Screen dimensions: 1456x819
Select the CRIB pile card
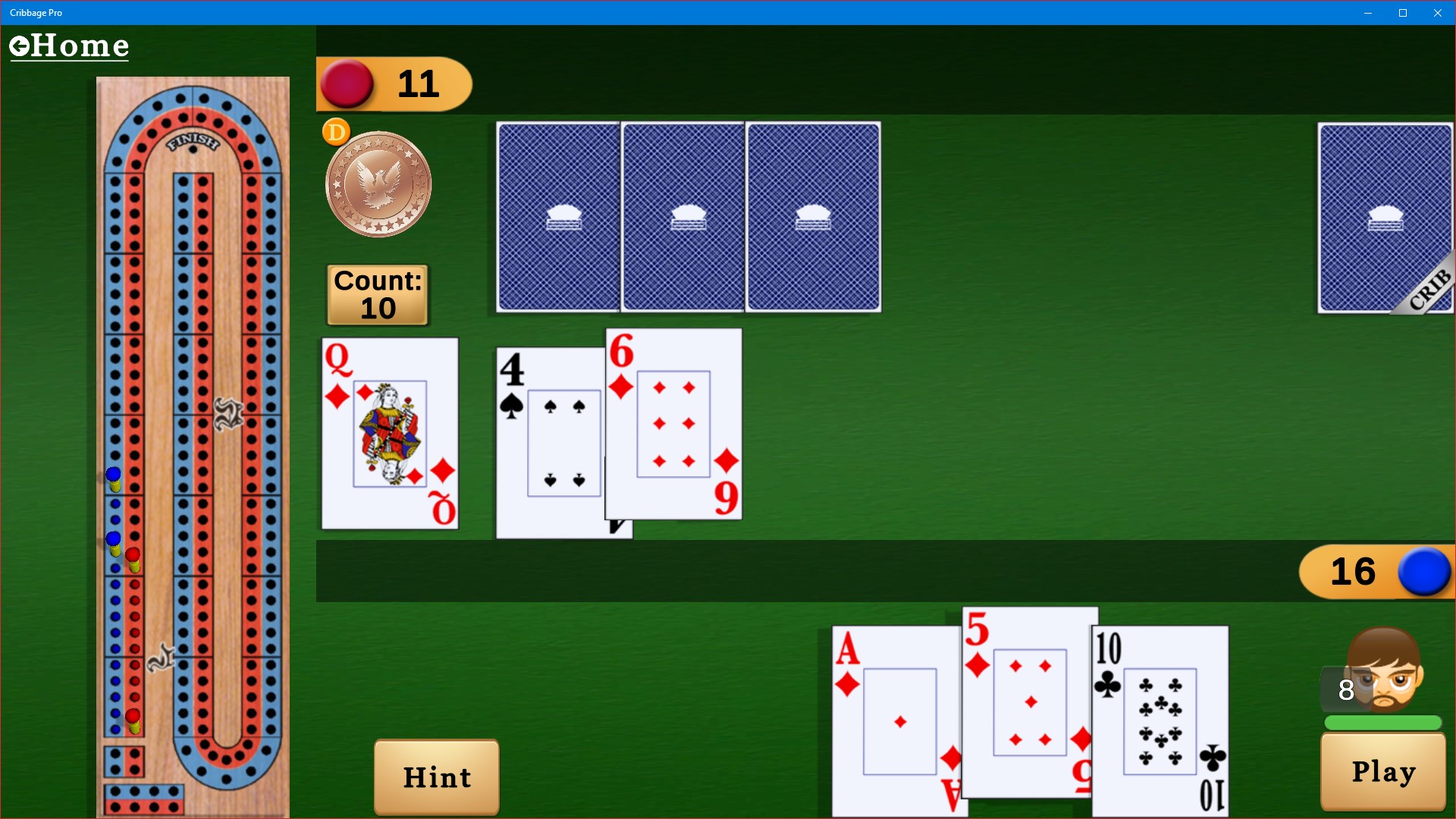point(1386,218)
